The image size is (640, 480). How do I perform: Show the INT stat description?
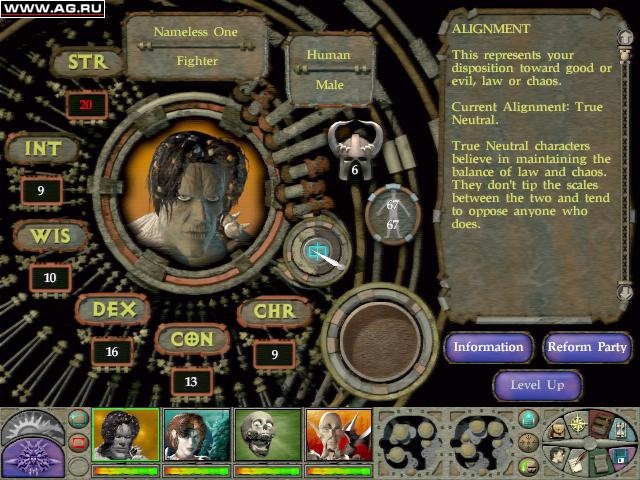pyautogui.click(x=42, y=150)
